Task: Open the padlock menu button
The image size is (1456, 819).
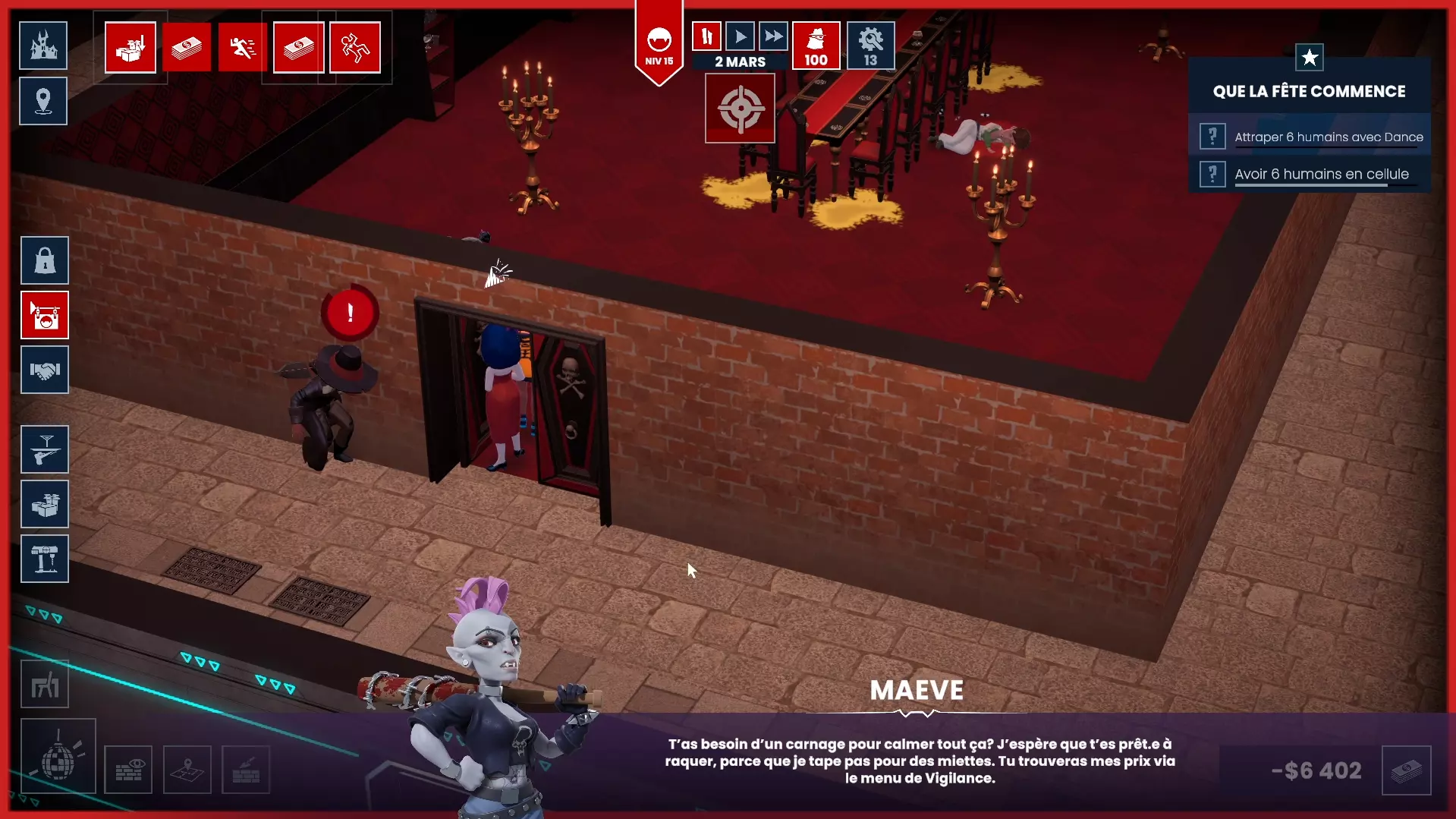Action: coord(45,261)
